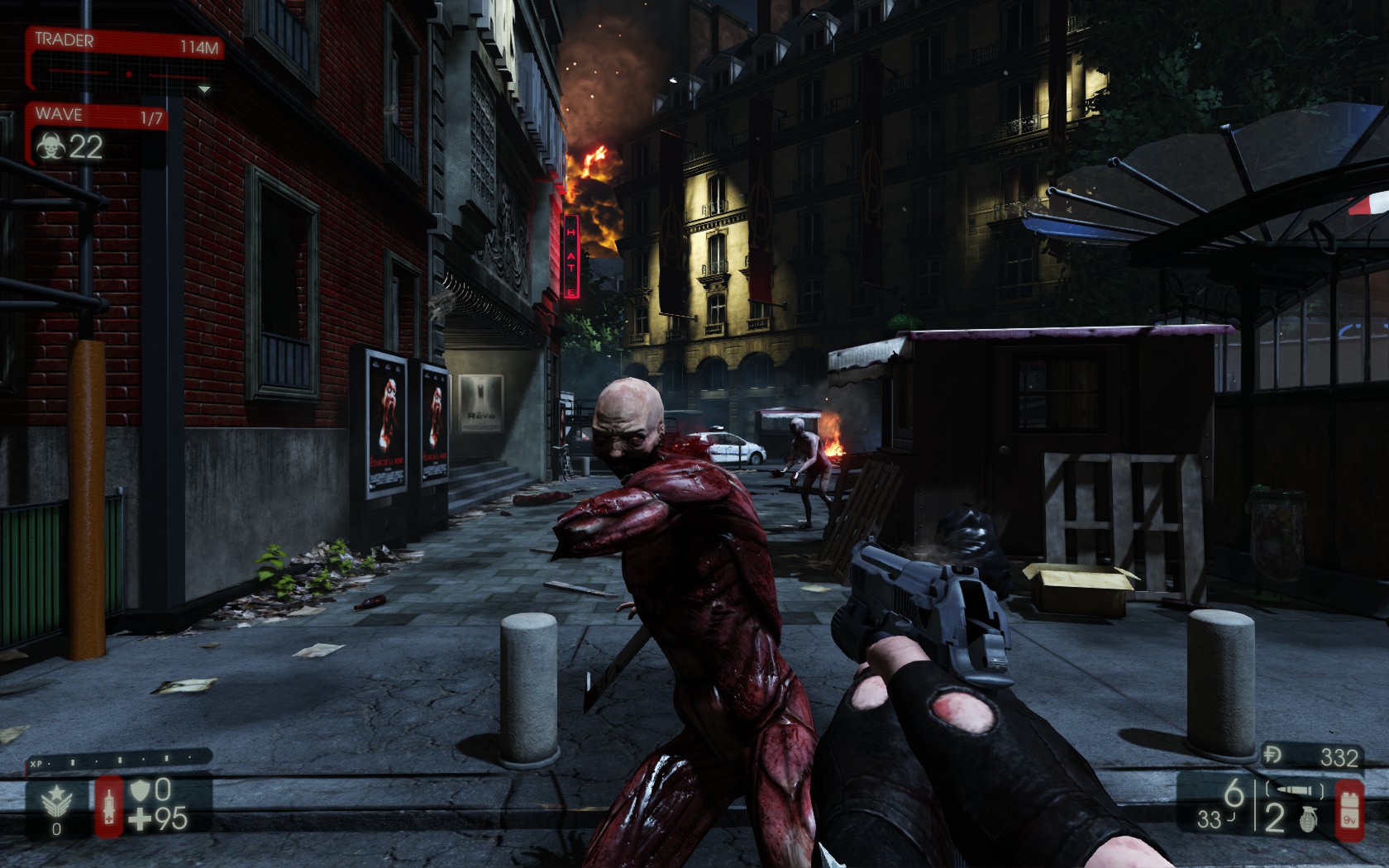The width and height of the screenshot is (1389, 868).
Task: Click the Dosh currency symbol
Action: pyautogui.click(x=1274, y=756)
